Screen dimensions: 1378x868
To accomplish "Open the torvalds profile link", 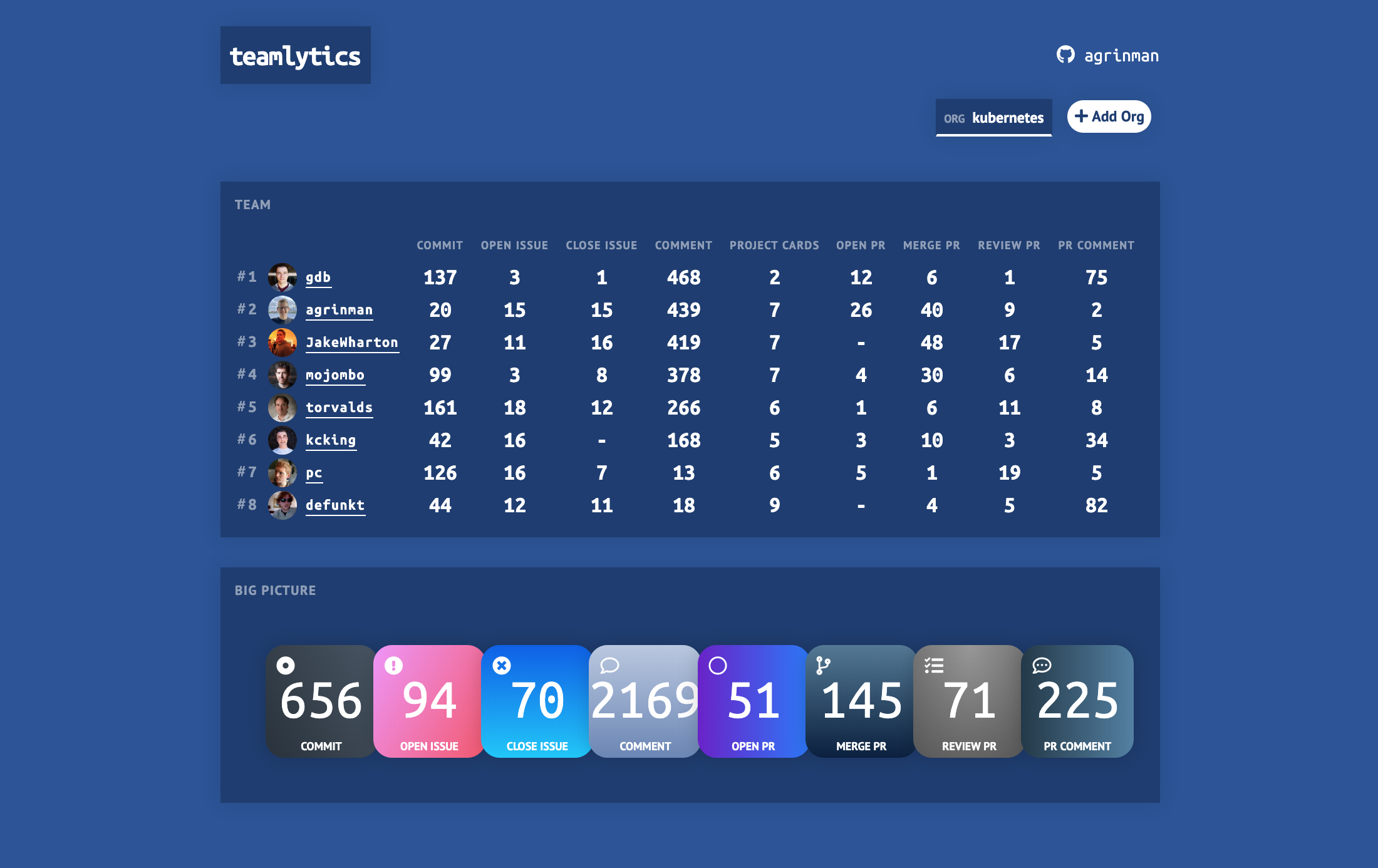I will [x=339, y=407].
